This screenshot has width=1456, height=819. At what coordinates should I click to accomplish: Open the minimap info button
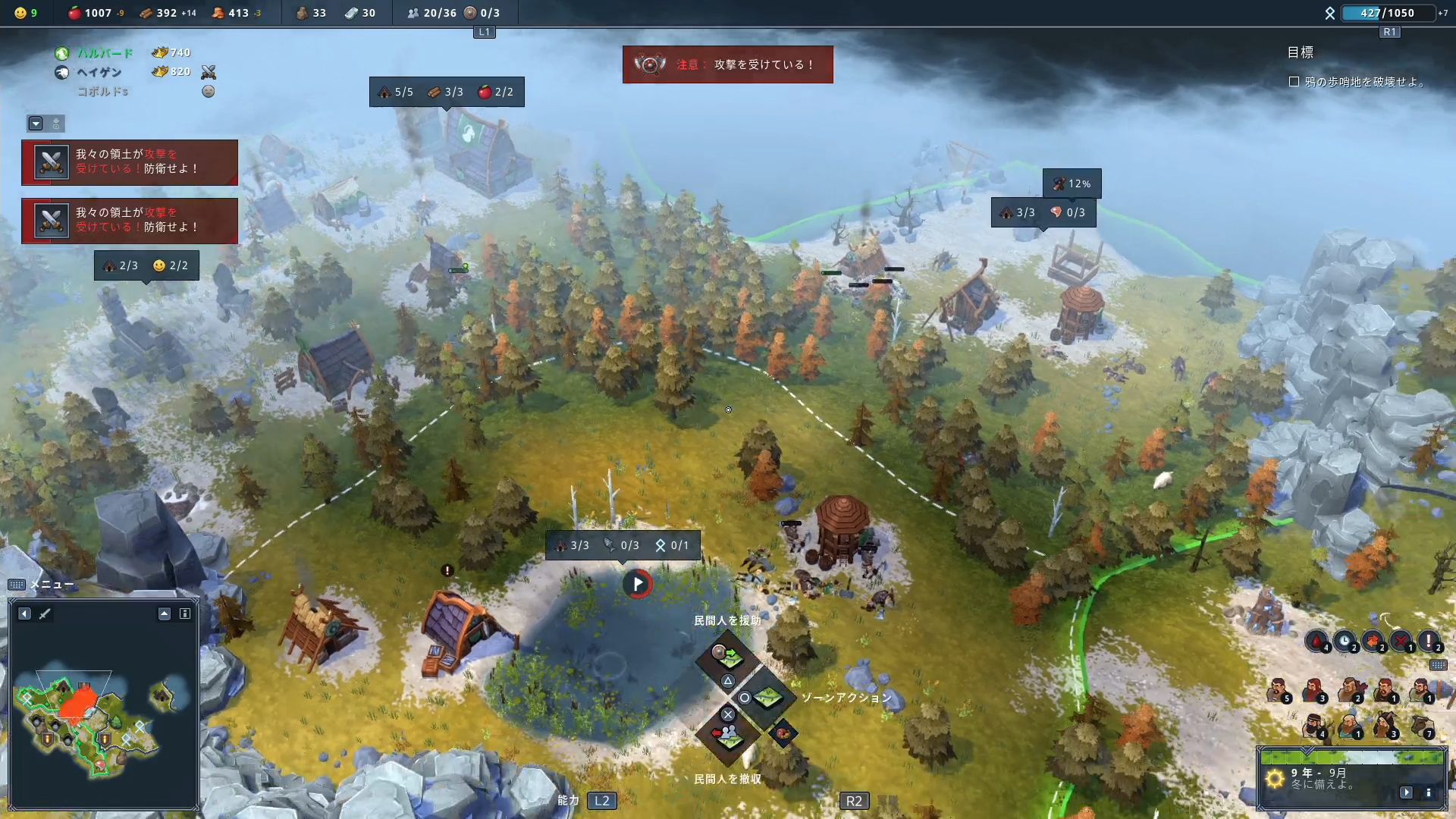(x=184, y=613)
